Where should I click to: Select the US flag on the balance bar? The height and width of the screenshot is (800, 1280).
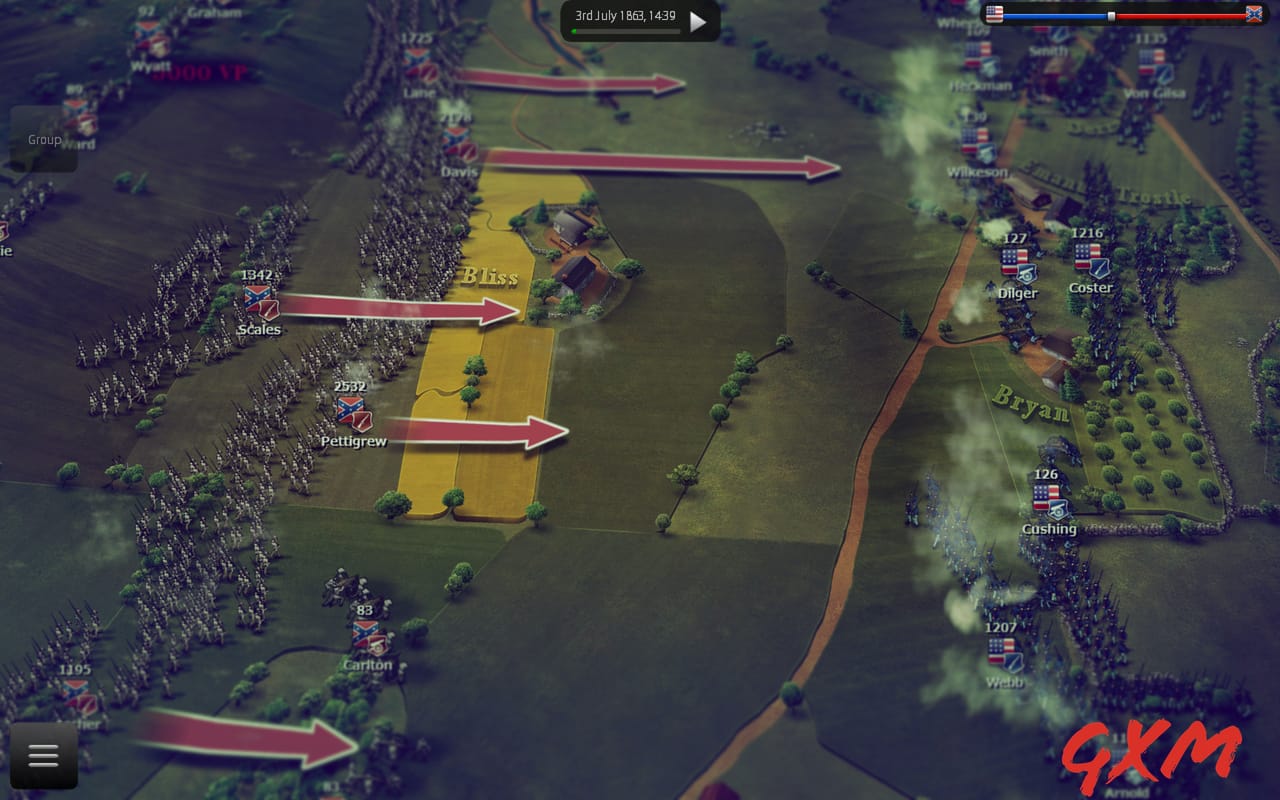pyautogui.click(x=994, y=14)
